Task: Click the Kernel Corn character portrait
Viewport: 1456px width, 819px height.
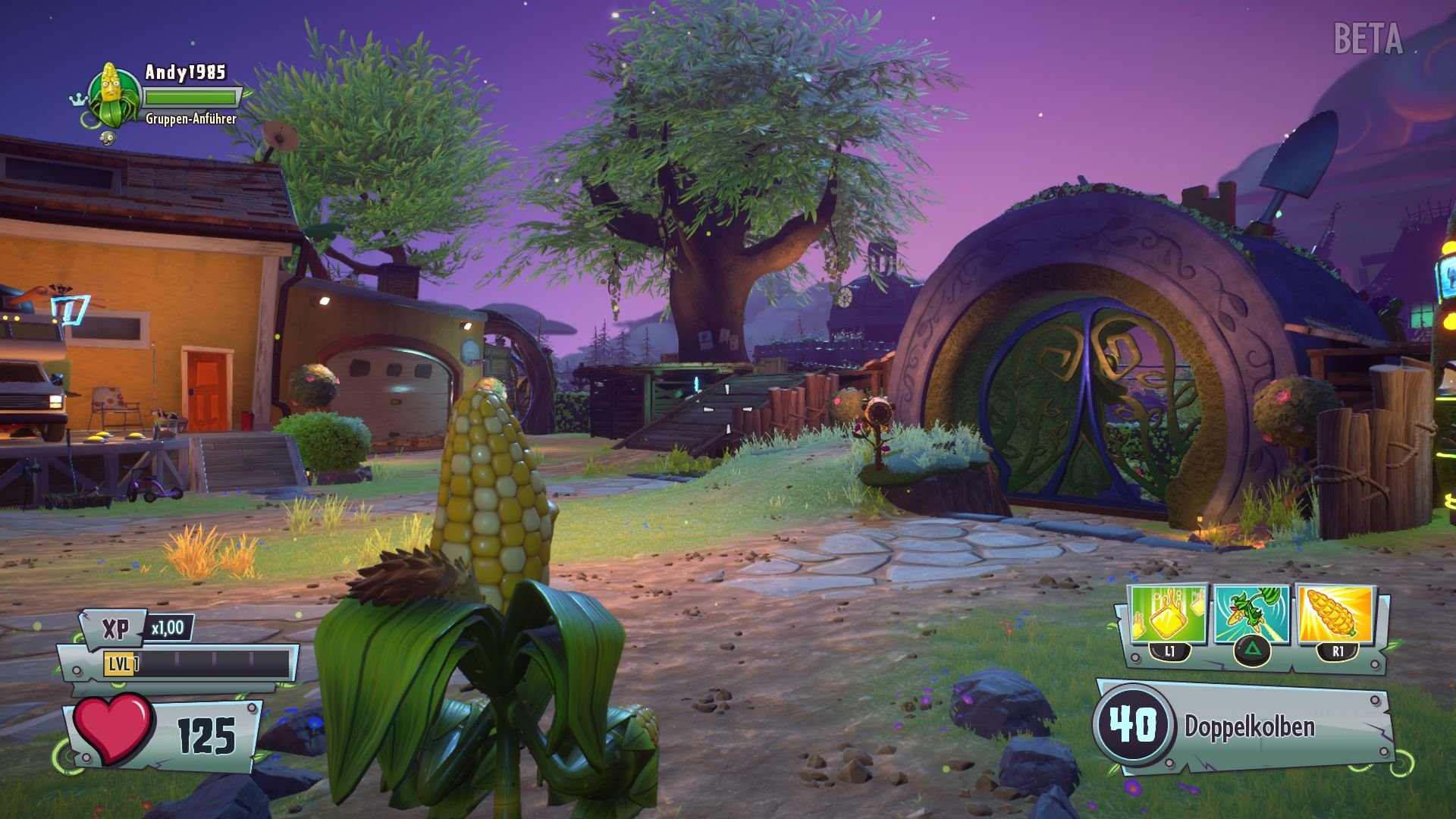Action: coord(112,96)
